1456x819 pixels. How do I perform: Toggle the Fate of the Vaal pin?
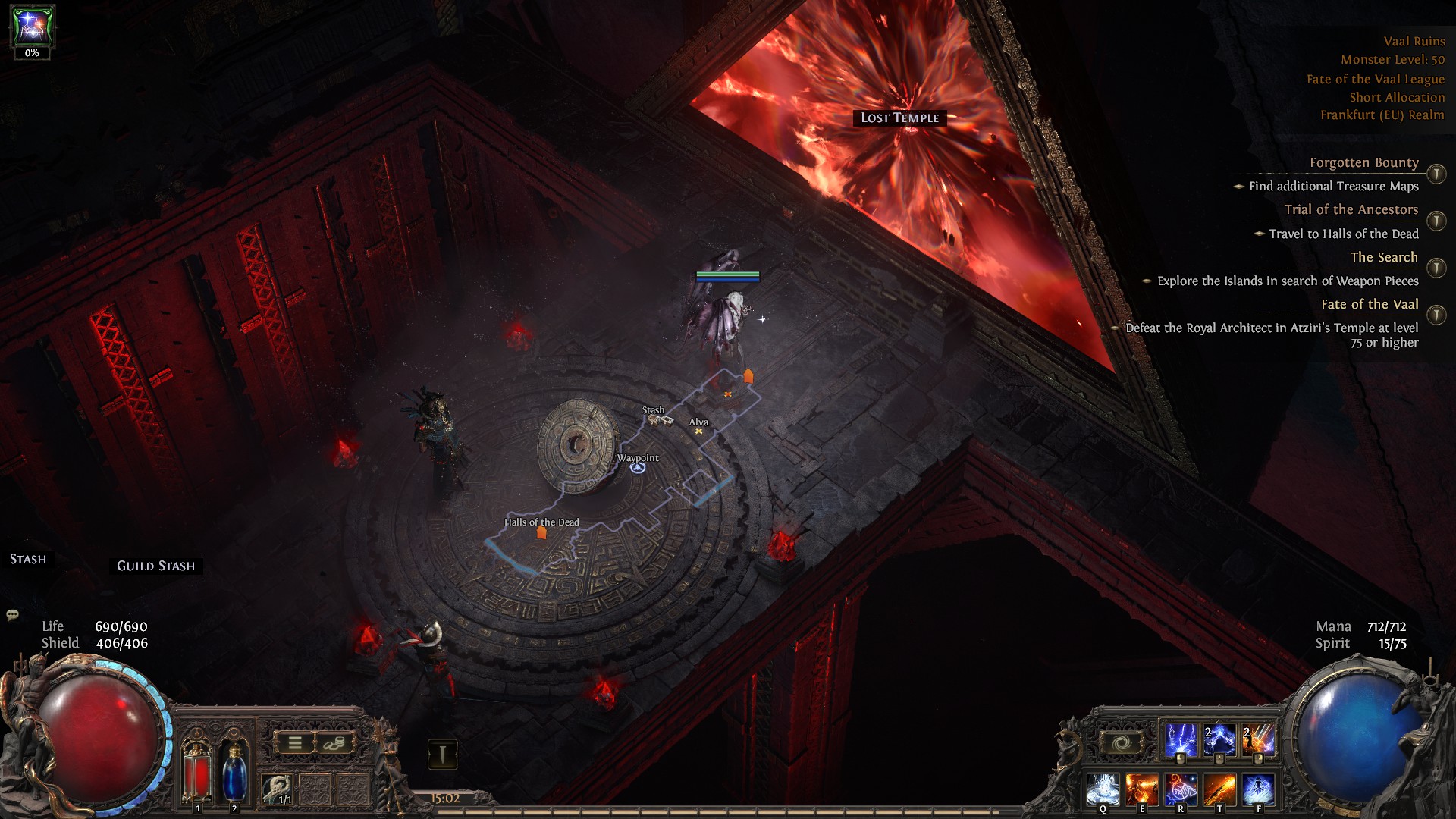click(x=1436, y=315)
